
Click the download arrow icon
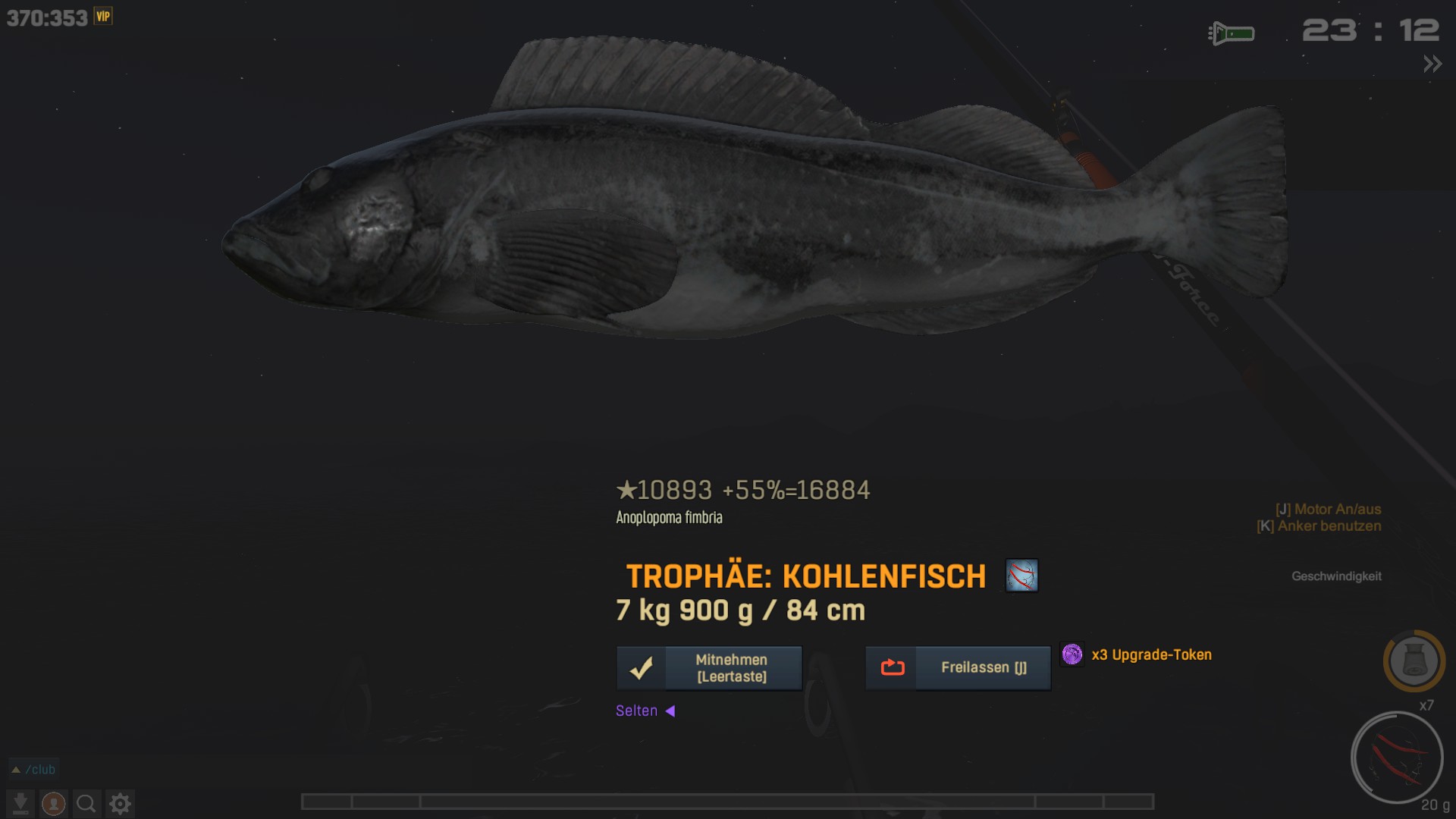tap(20, 803)
